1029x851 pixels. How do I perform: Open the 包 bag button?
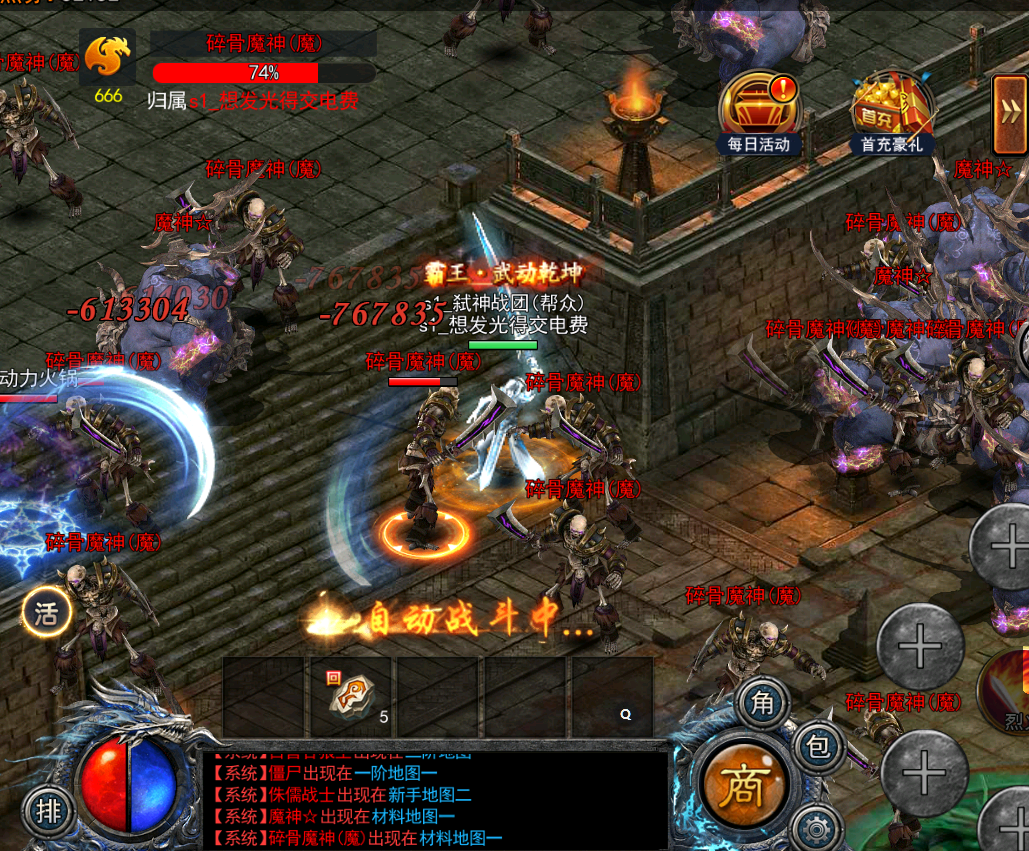point(819,746)
